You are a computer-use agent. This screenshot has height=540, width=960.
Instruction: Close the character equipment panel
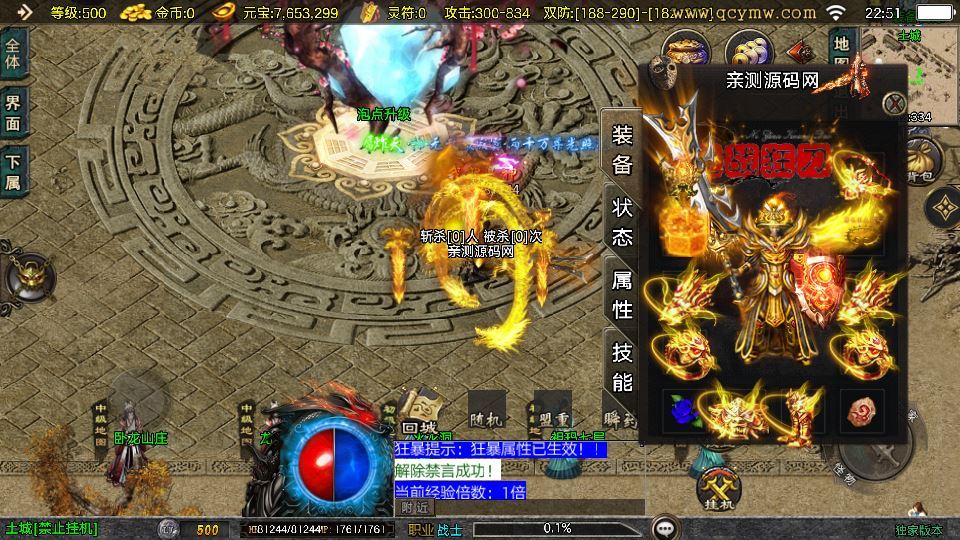[895, 102]
